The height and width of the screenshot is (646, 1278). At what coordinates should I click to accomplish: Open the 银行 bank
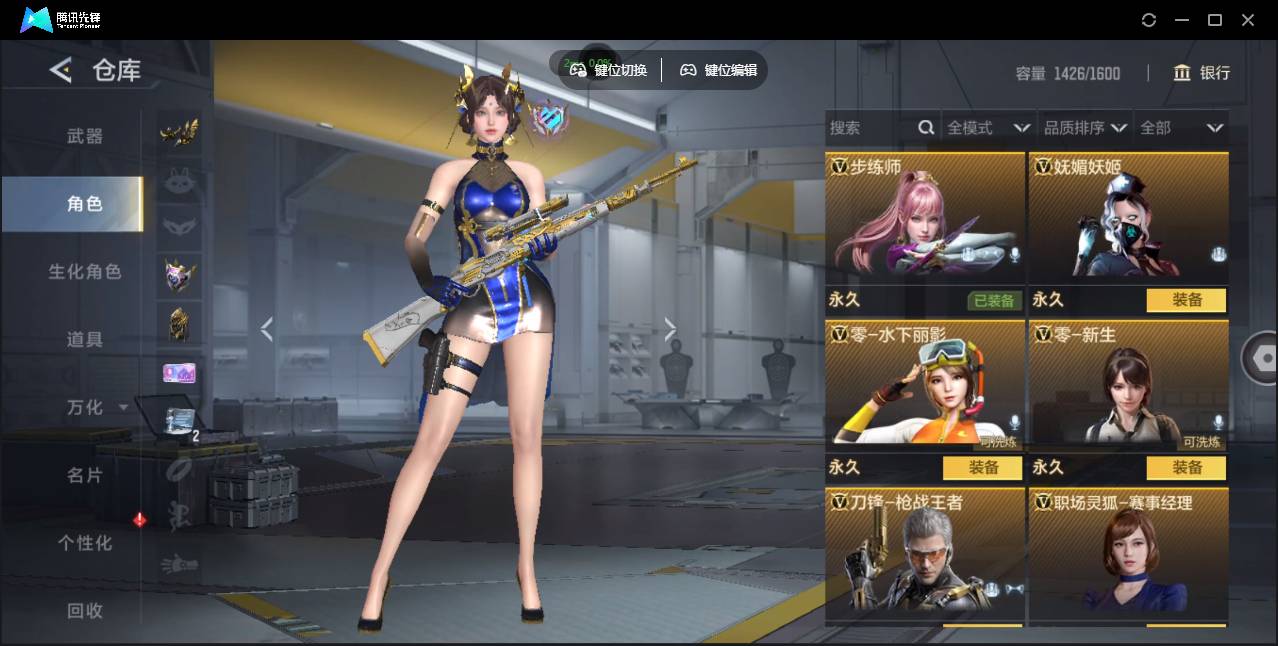[1202, 73]
